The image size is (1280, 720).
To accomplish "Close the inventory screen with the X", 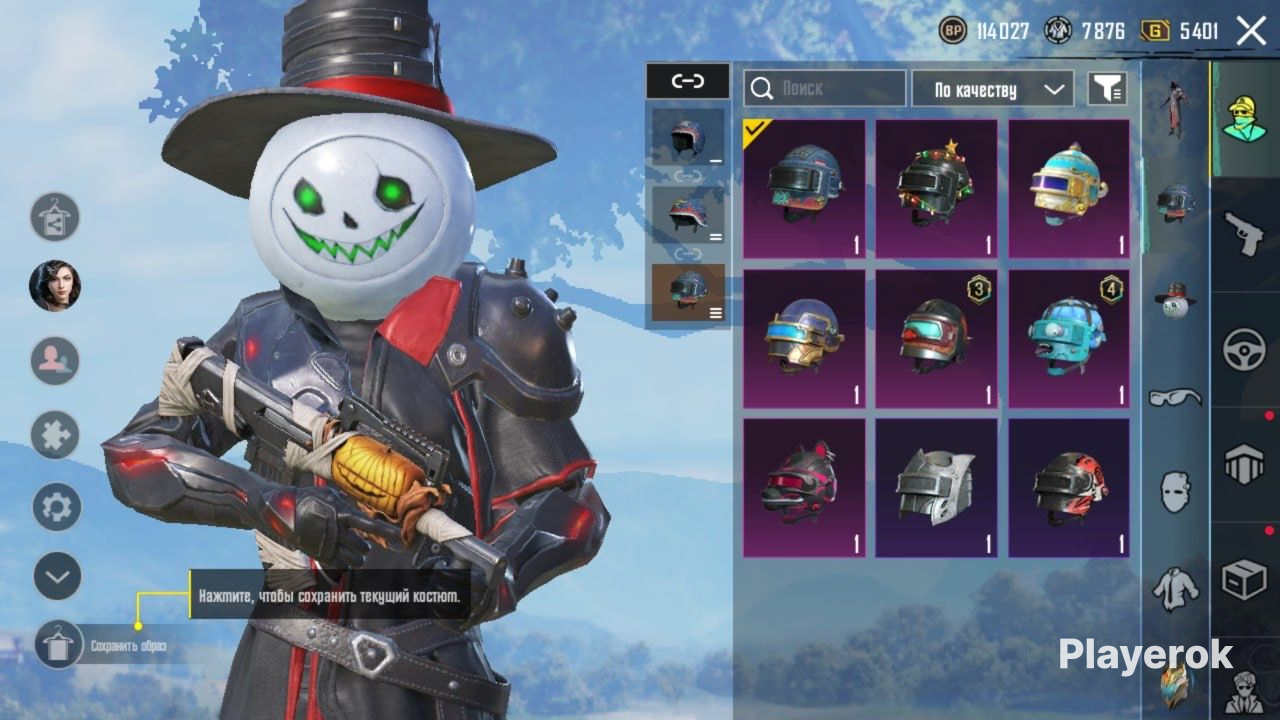I will click(x=1251, y=31).
